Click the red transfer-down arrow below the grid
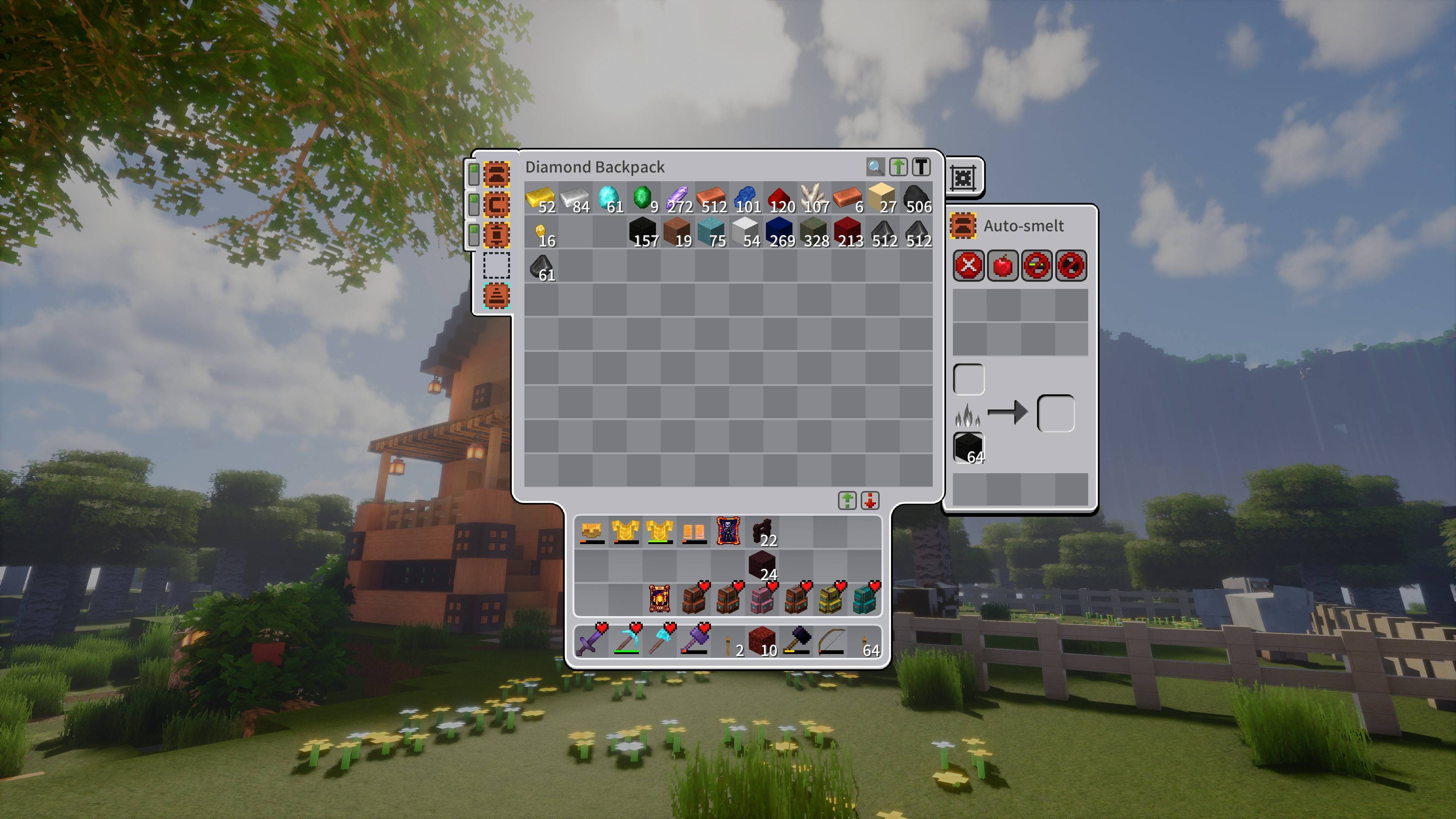1456x819 pixels. (871, 501)
